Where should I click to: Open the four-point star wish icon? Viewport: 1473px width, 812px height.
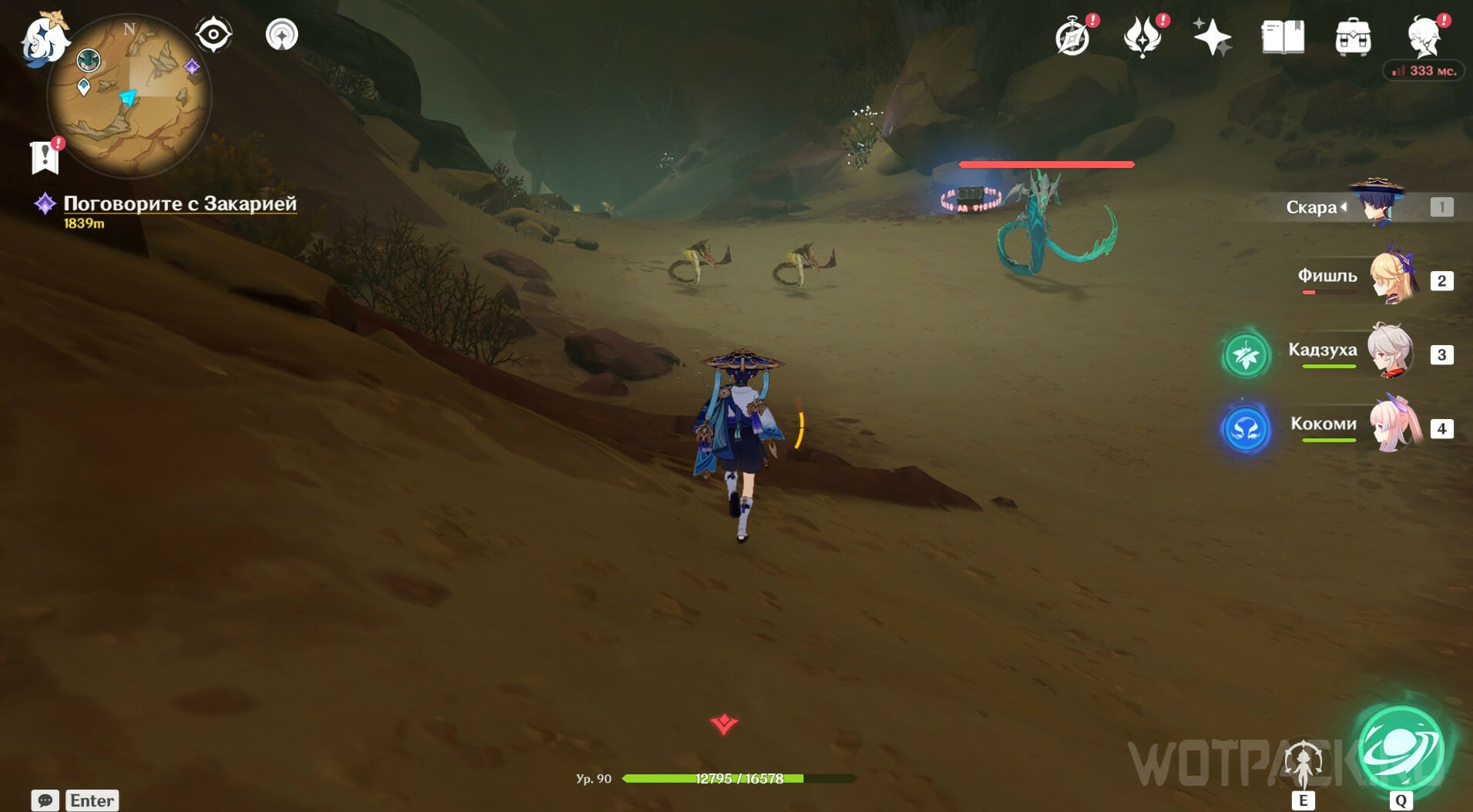click(x=1211, y=37)
